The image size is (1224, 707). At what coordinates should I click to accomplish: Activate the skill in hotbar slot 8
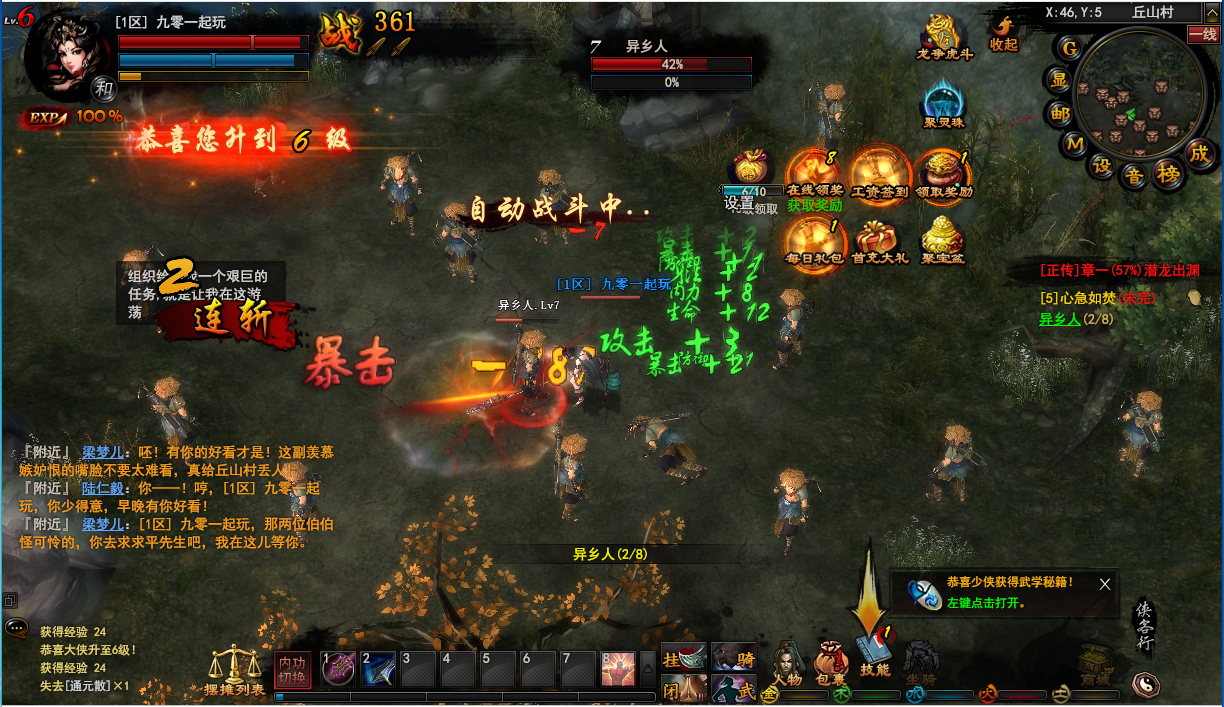click(618, 667)
